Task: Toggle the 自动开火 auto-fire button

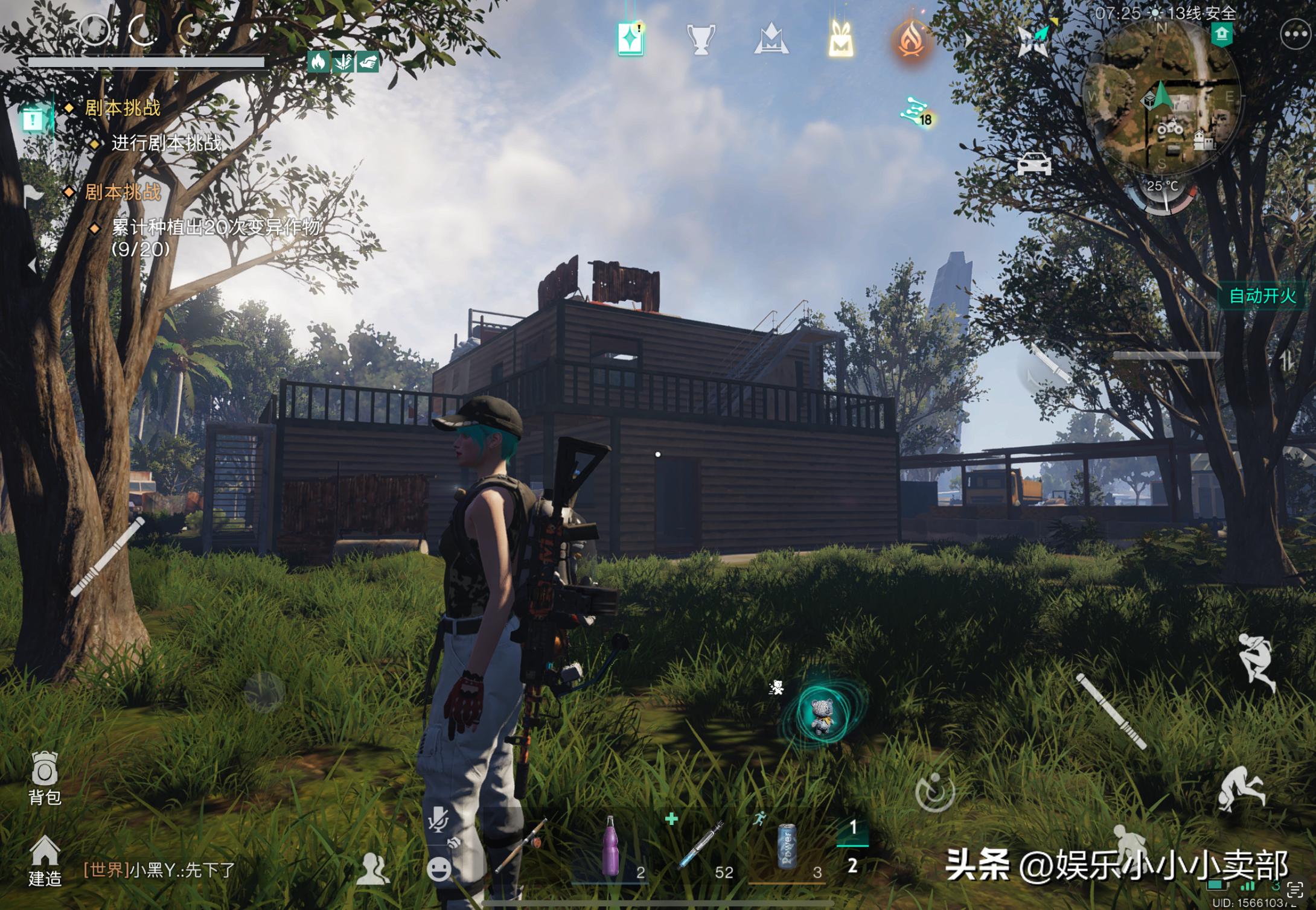Action: coord(1262,296)
